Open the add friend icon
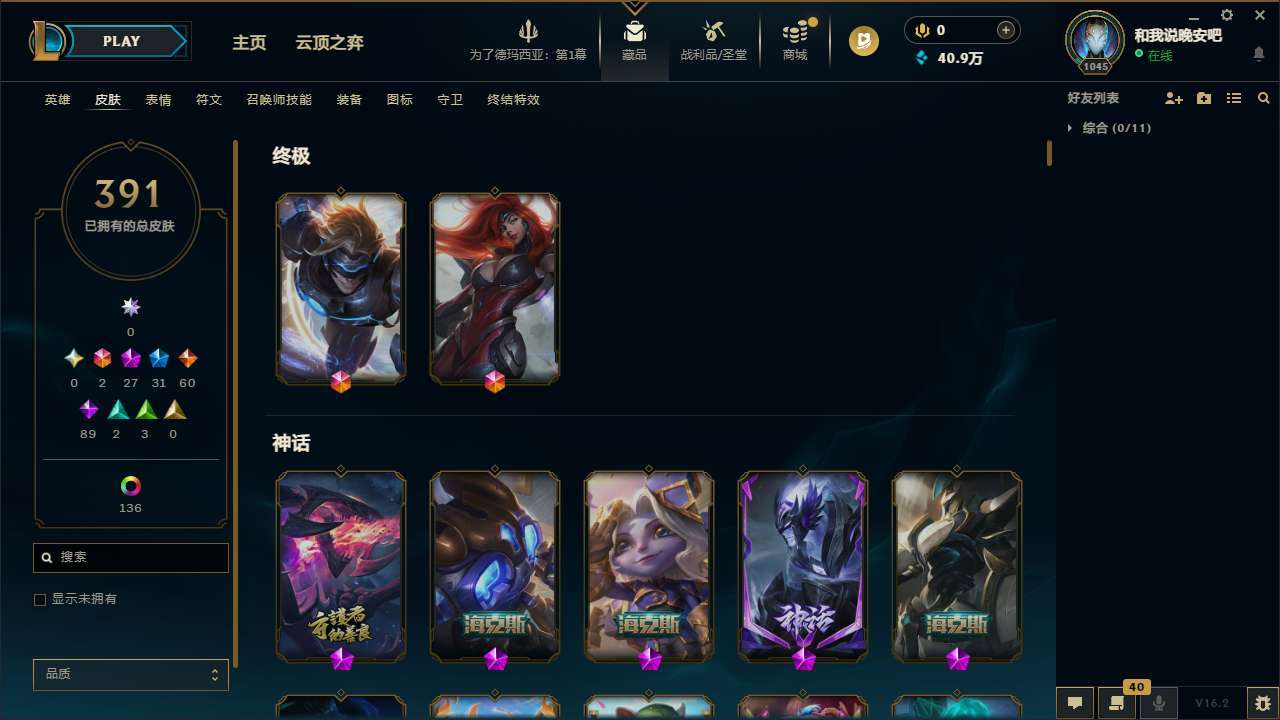This screenshot has width=1280, height=720. (x=1174, y=98)
